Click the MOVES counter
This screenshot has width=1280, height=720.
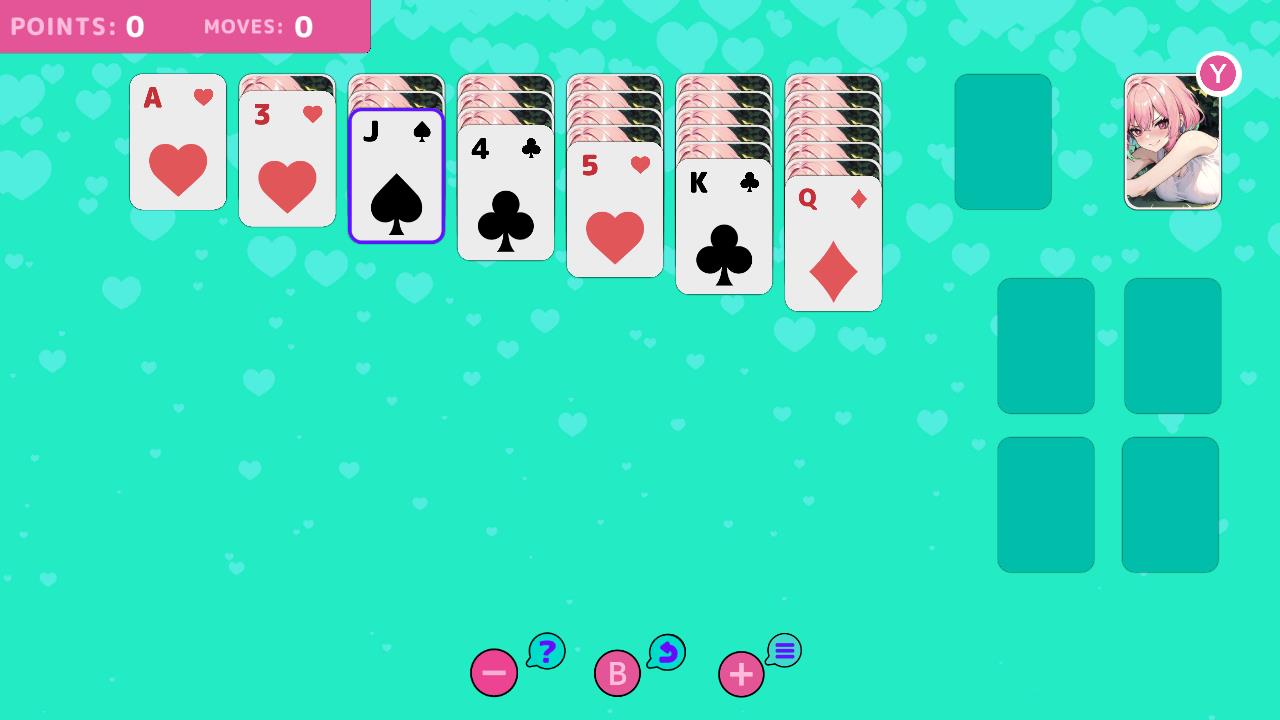pos(256,26)
